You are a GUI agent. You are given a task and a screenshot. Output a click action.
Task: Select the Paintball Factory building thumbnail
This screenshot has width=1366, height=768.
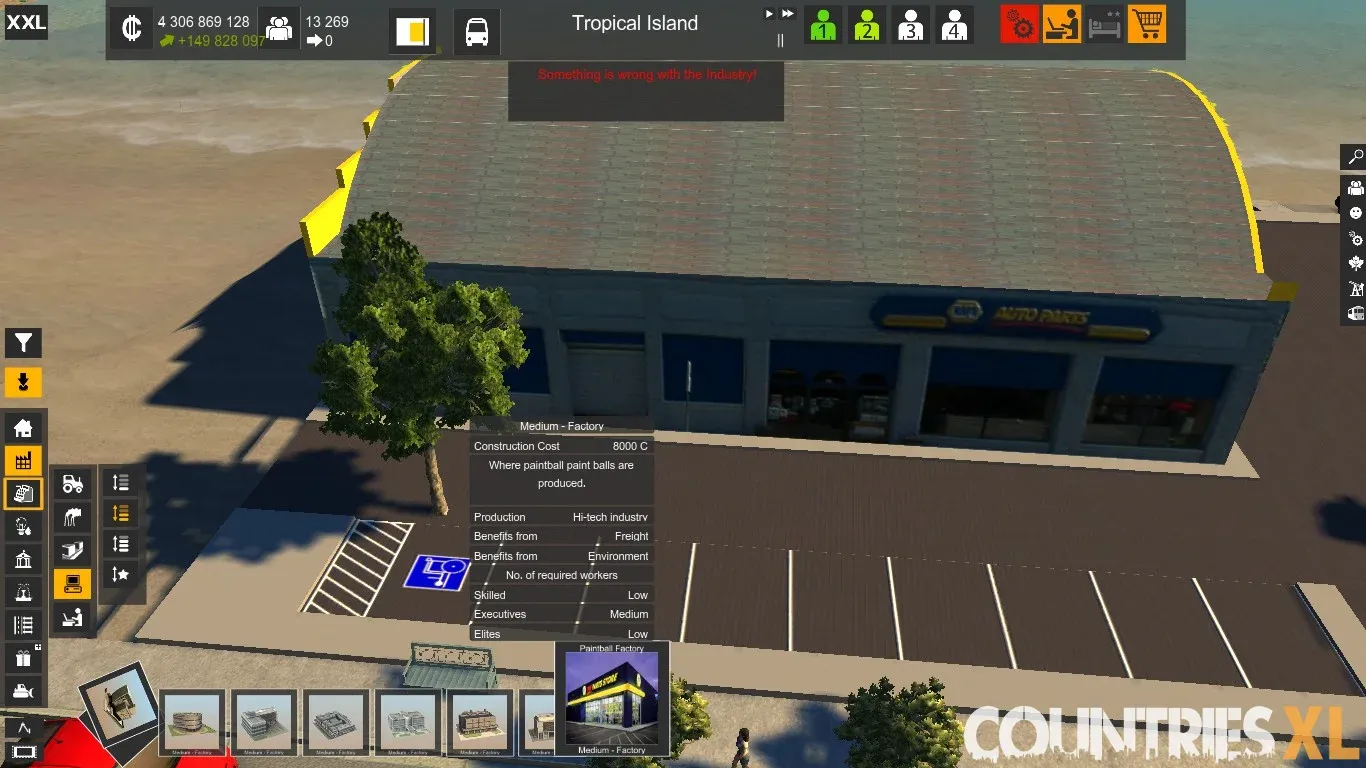tap(612, 698)
